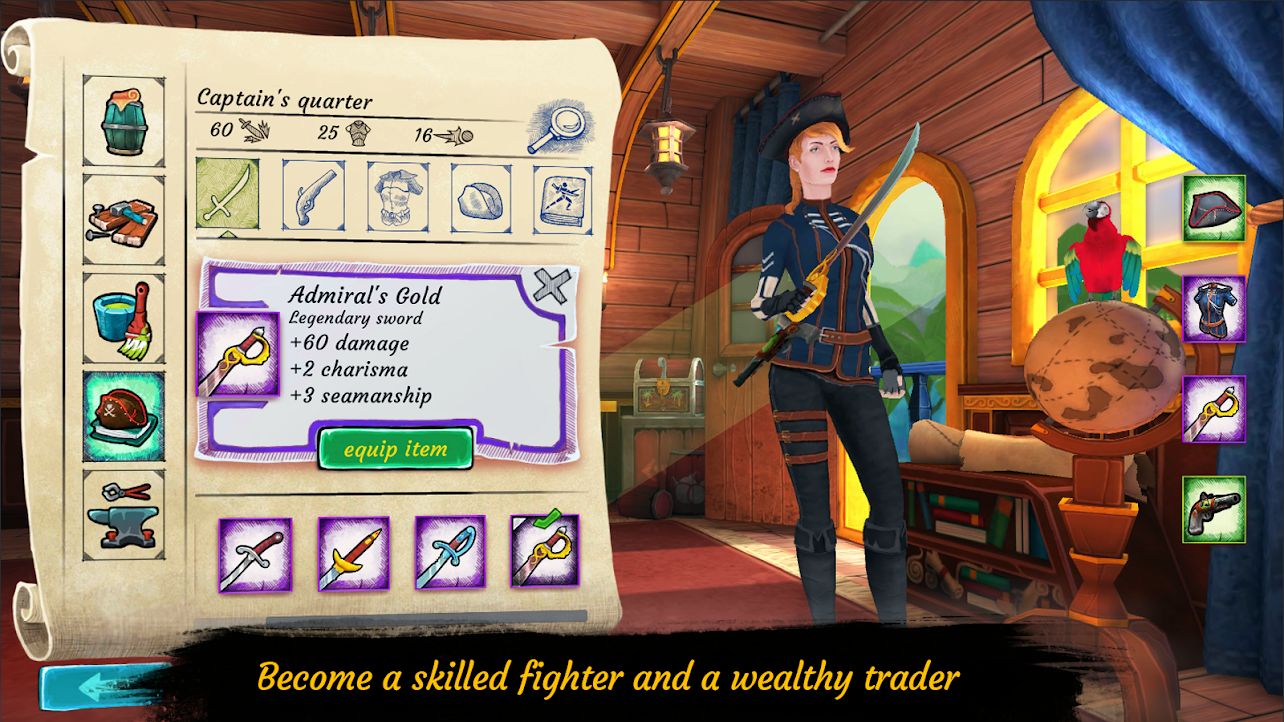Select the sword weapon category icon
The width and height of the screenshot is (1284, 722).
click(x=229, y=197)
